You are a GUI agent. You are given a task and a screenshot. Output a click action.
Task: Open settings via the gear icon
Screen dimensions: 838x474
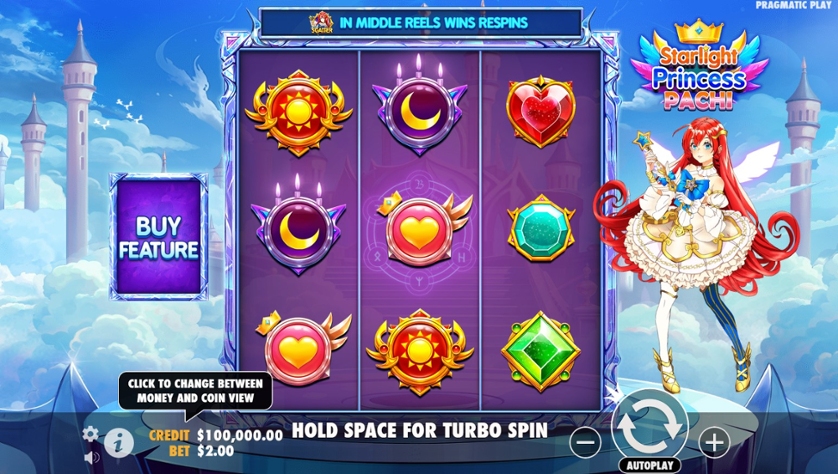point(91,434)
